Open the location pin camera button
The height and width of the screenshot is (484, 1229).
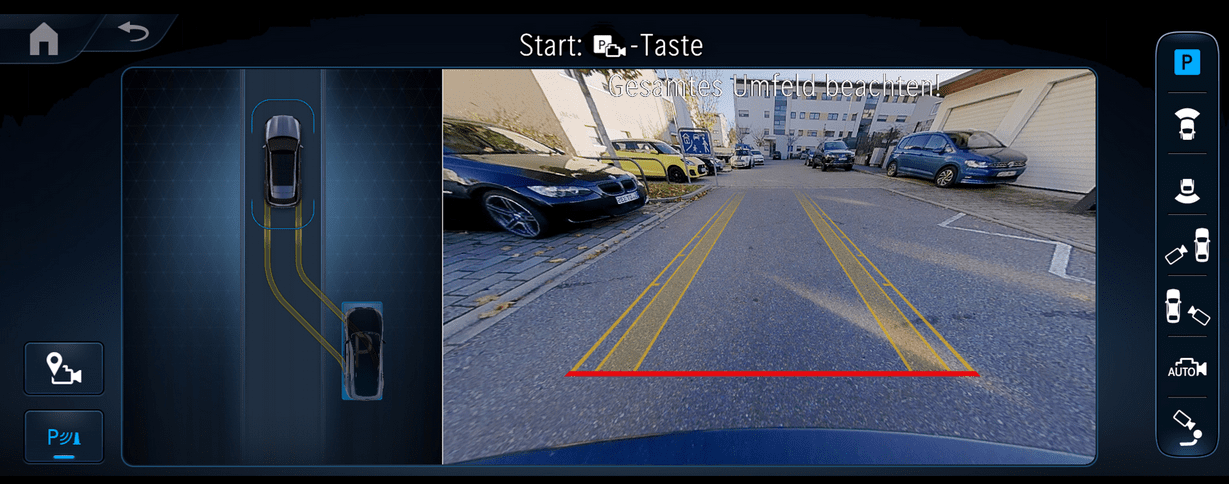[64, 369]
